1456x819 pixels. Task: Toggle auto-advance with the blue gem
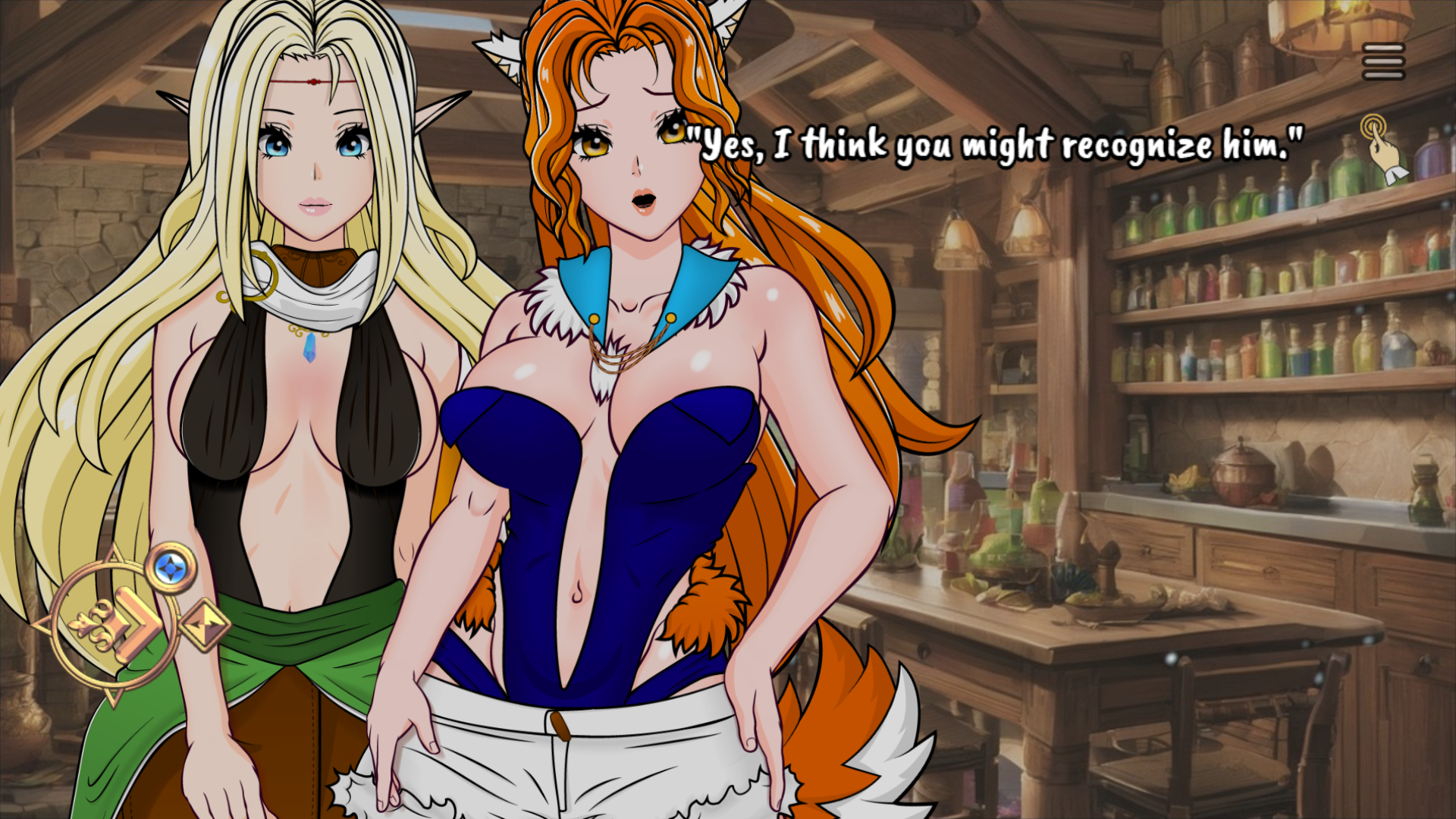171,568
